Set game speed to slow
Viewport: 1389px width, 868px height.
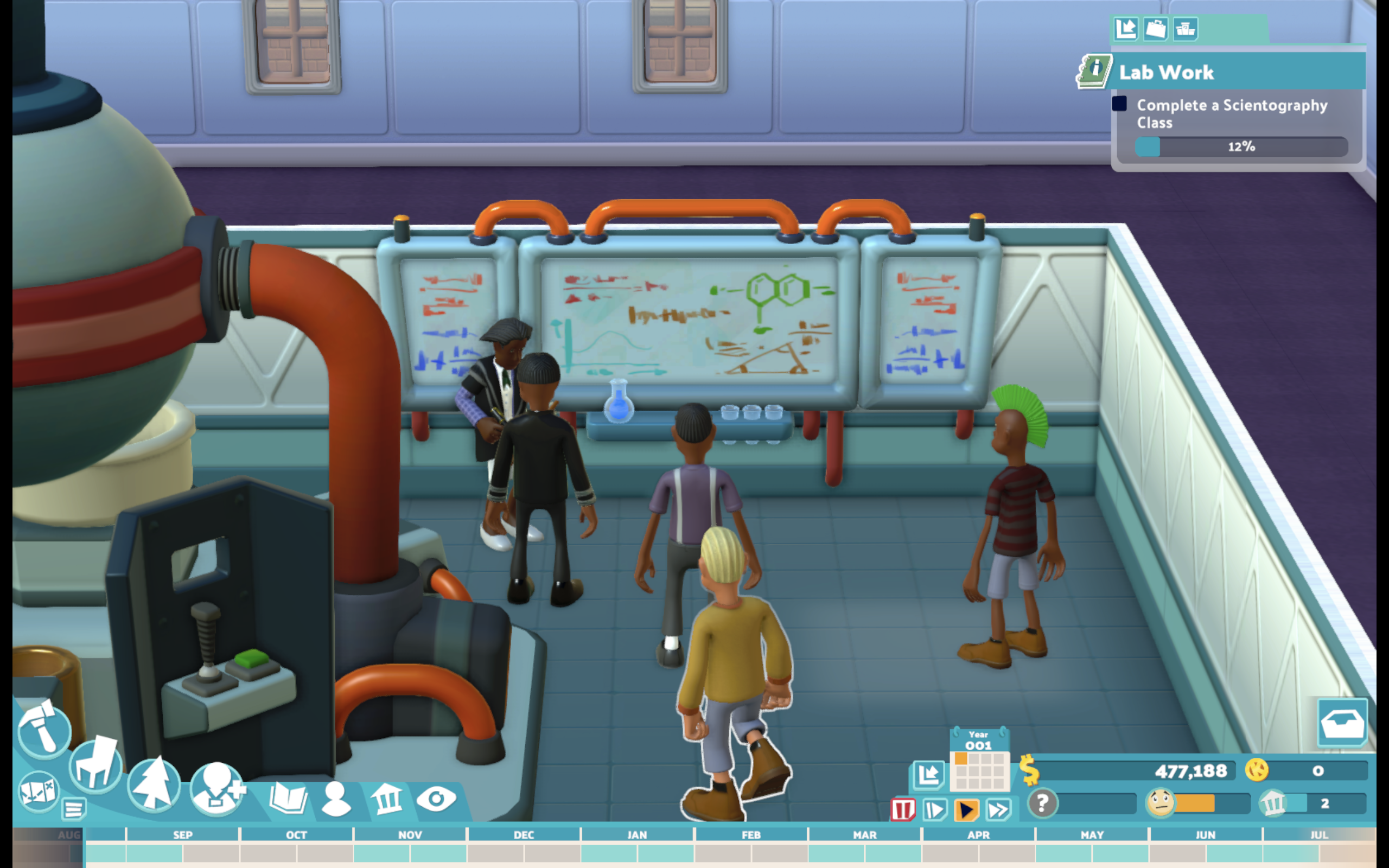pyautogui.click(x=934, y=809)
